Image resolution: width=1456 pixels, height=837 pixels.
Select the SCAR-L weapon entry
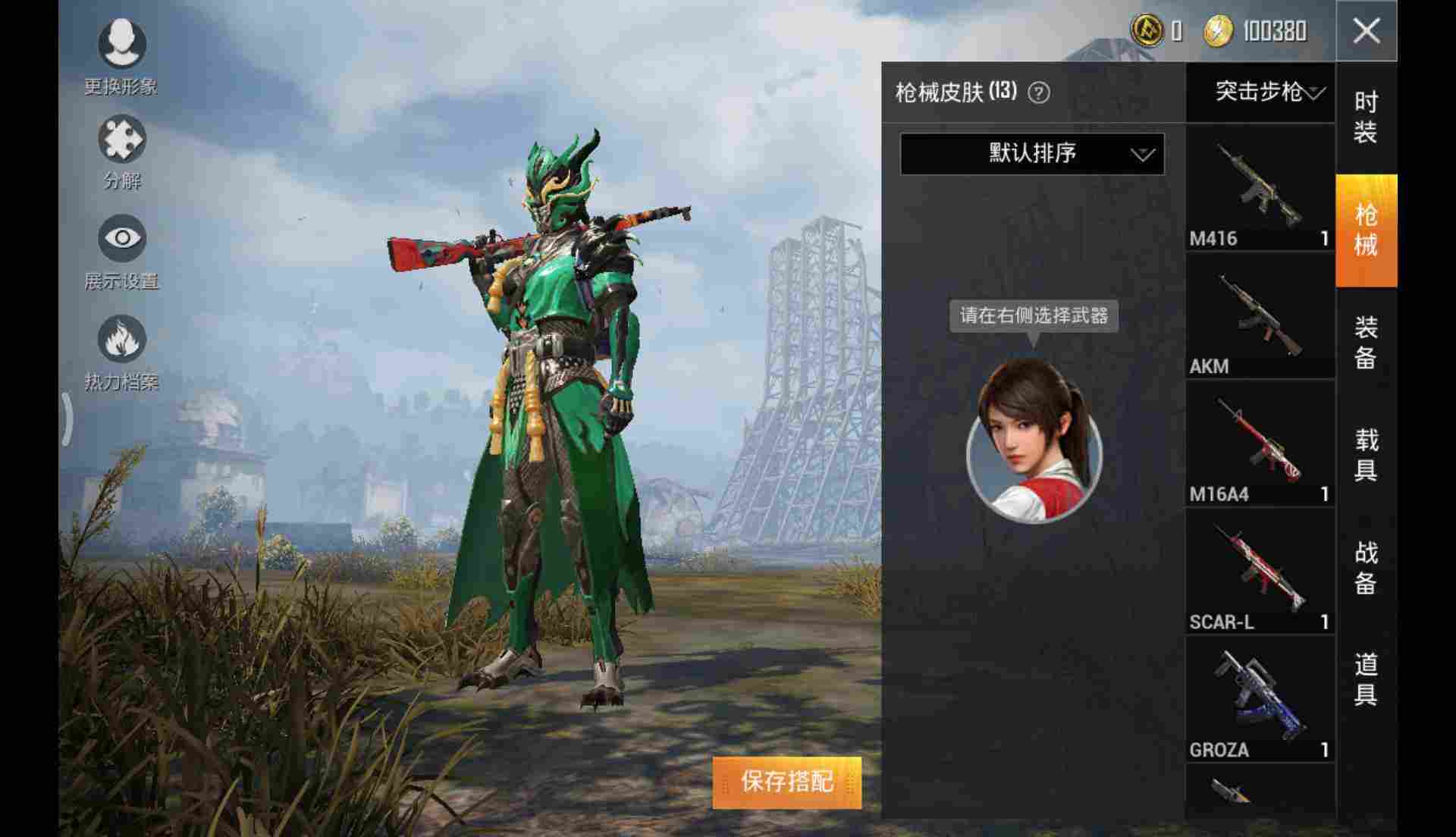tap(1259, 572)
